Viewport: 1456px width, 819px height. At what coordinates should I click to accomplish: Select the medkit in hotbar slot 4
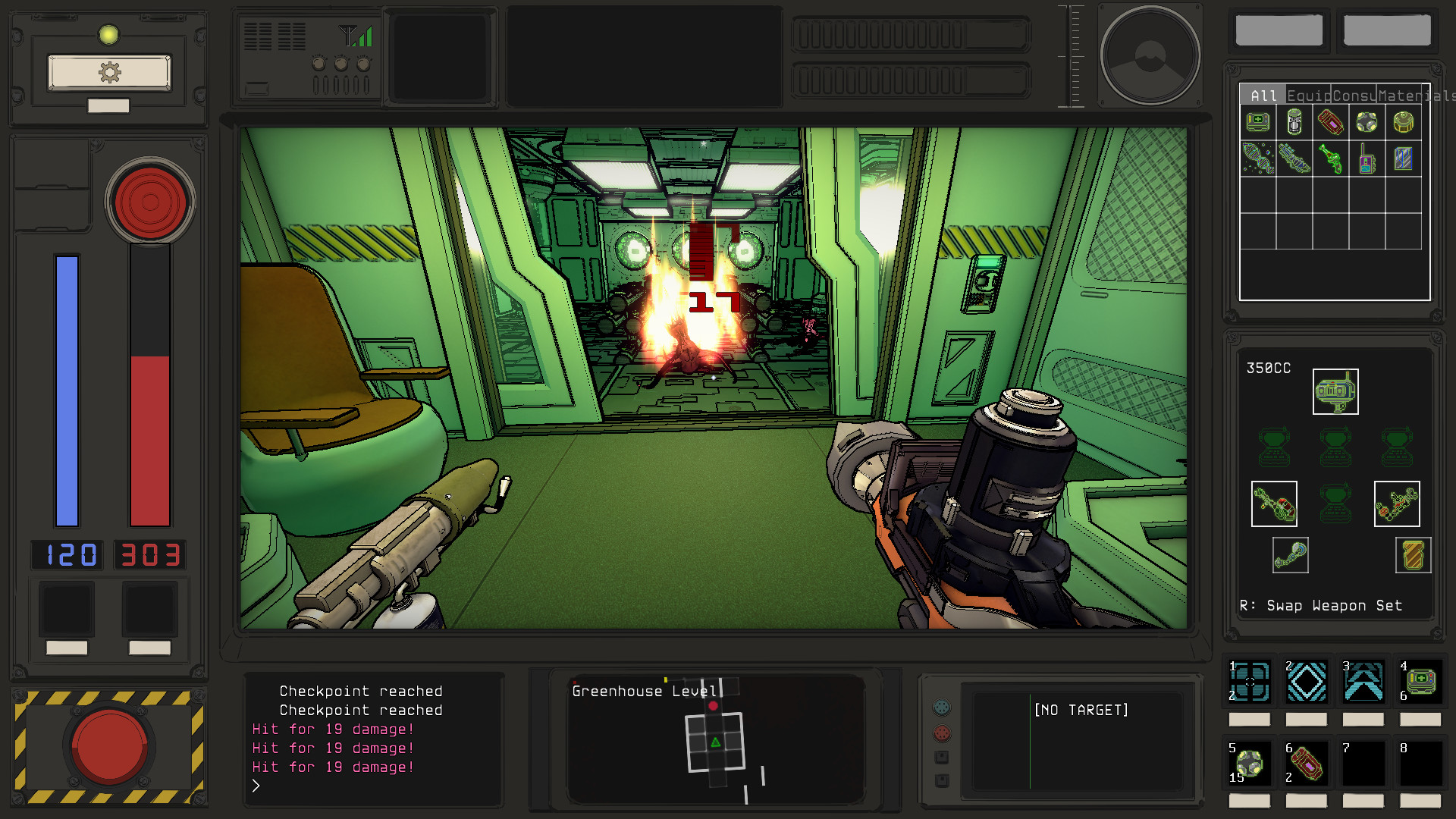1420,682
